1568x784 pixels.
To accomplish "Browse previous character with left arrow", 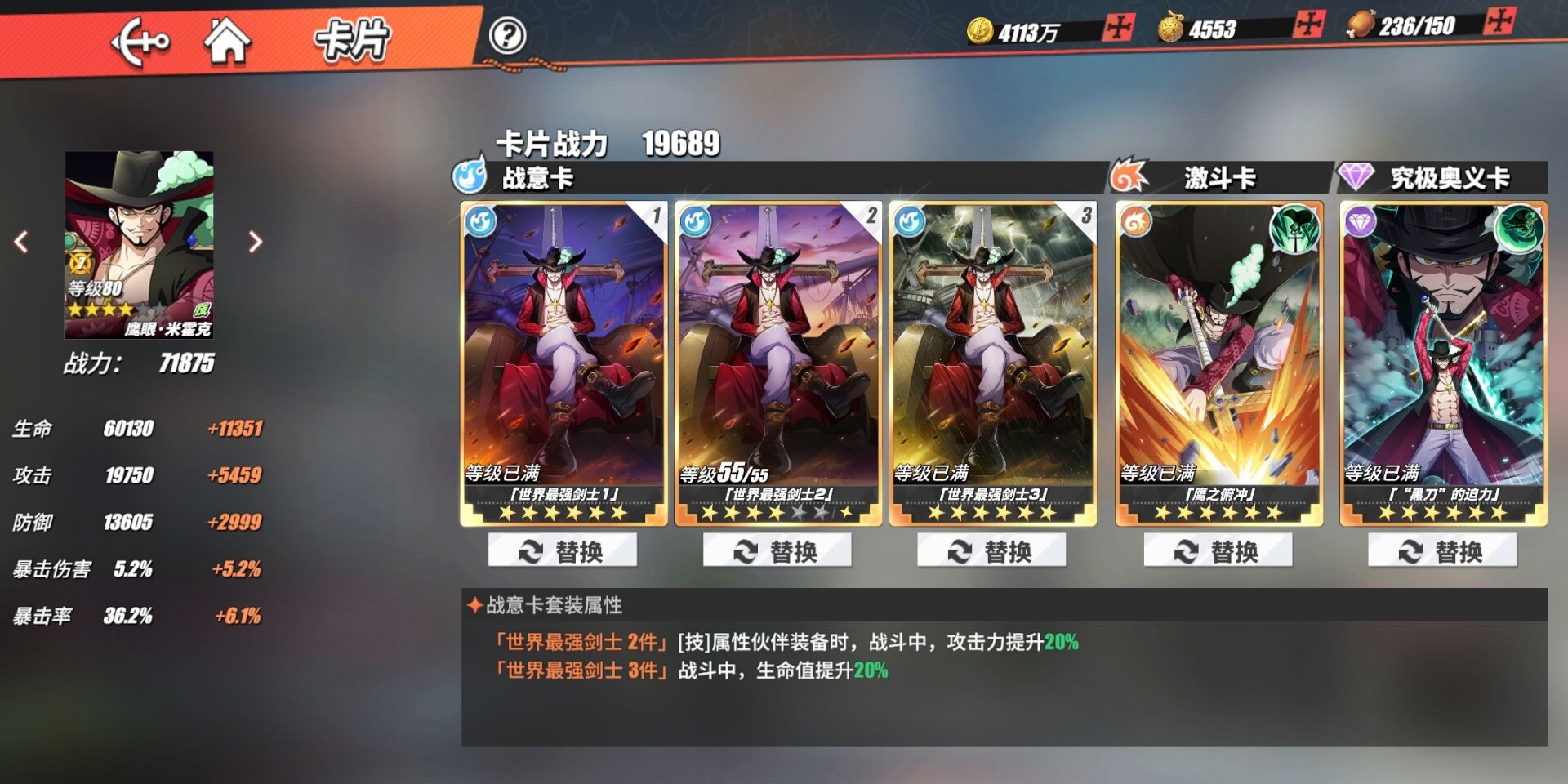I will [x=20, y=242].
